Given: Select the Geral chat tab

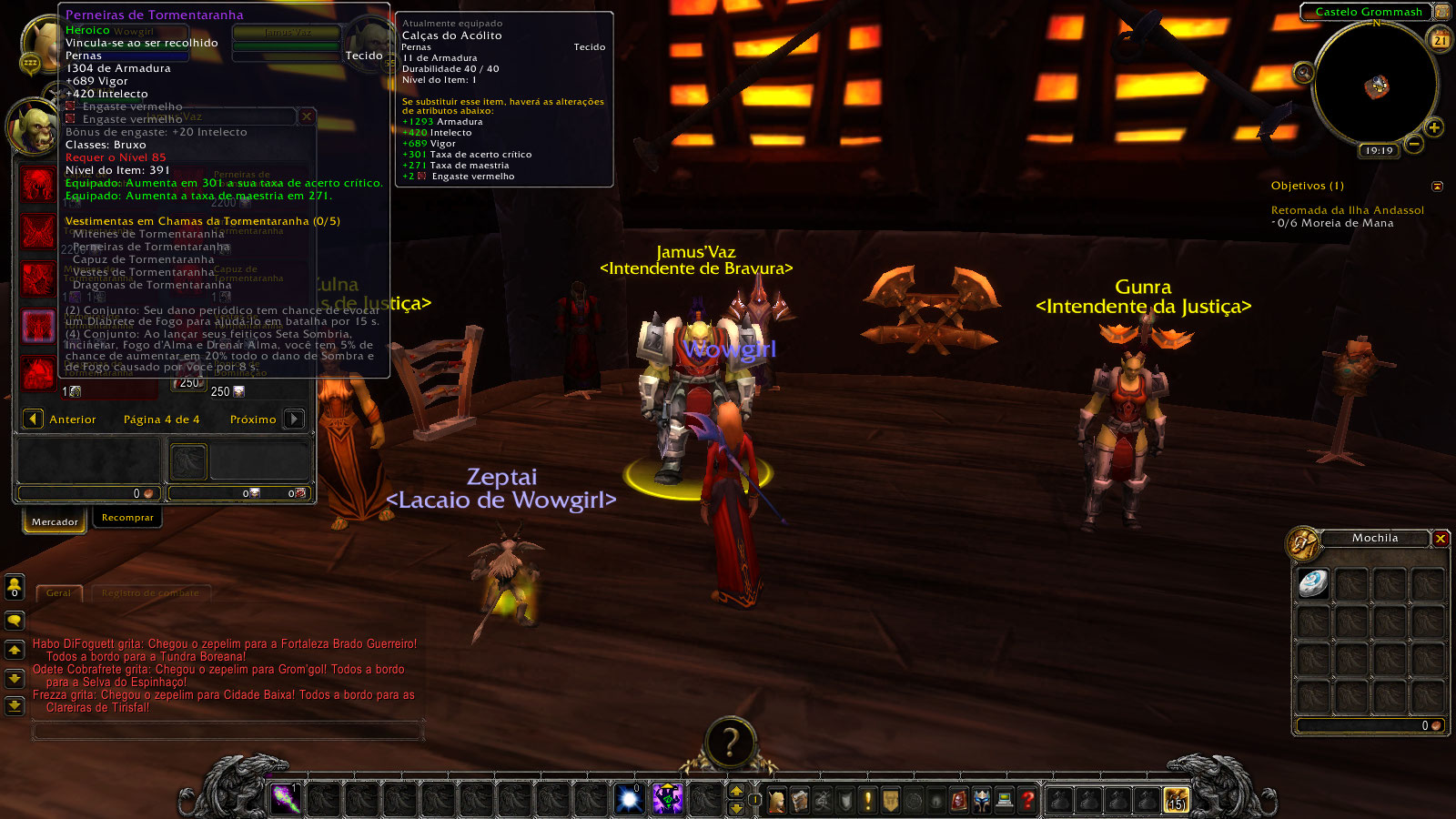Looking at the screenshot, I should pyautogui.click(x=58, y=593).
